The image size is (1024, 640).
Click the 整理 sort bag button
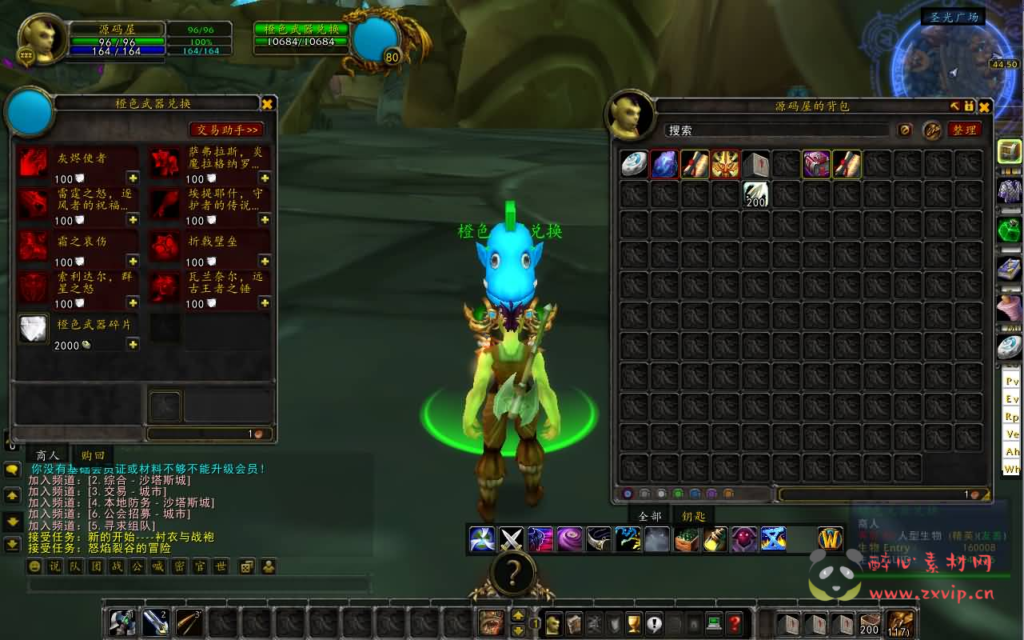pyautogui.click(x=964, y=130)
